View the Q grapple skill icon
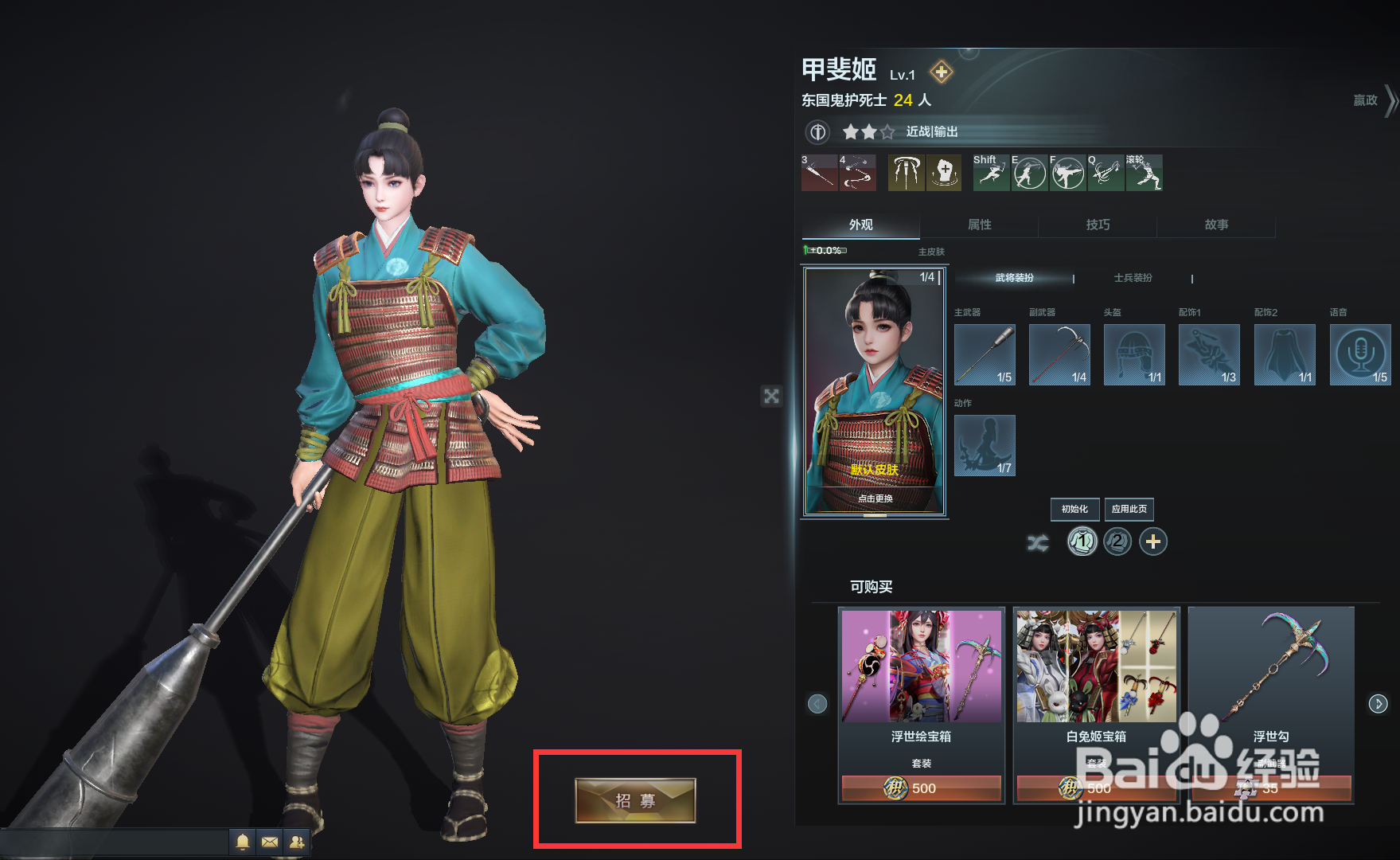The image size is (1400, 860). tap(1106, 173)
